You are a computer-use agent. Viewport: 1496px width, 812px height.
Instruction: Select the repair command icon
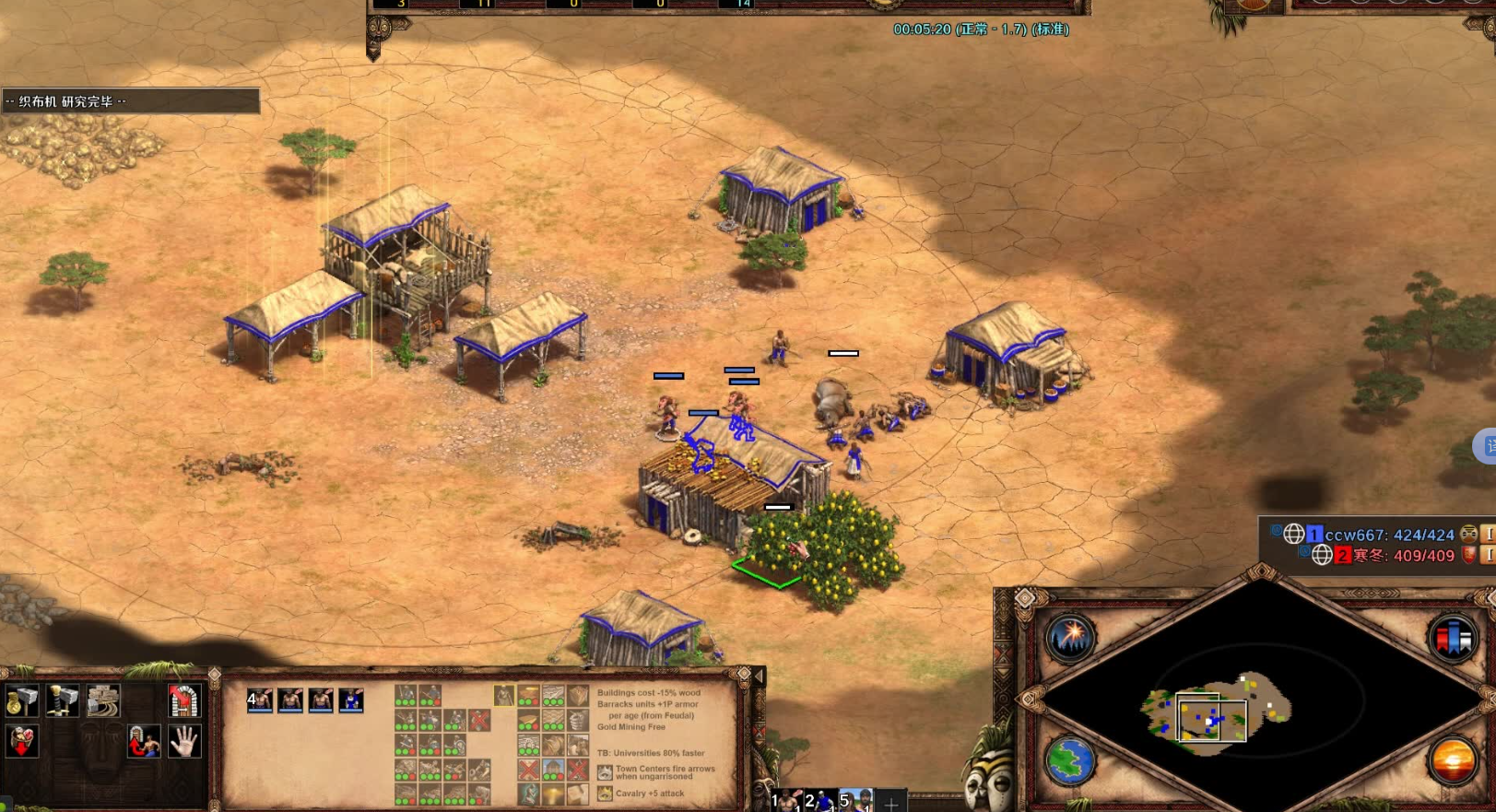103,701
